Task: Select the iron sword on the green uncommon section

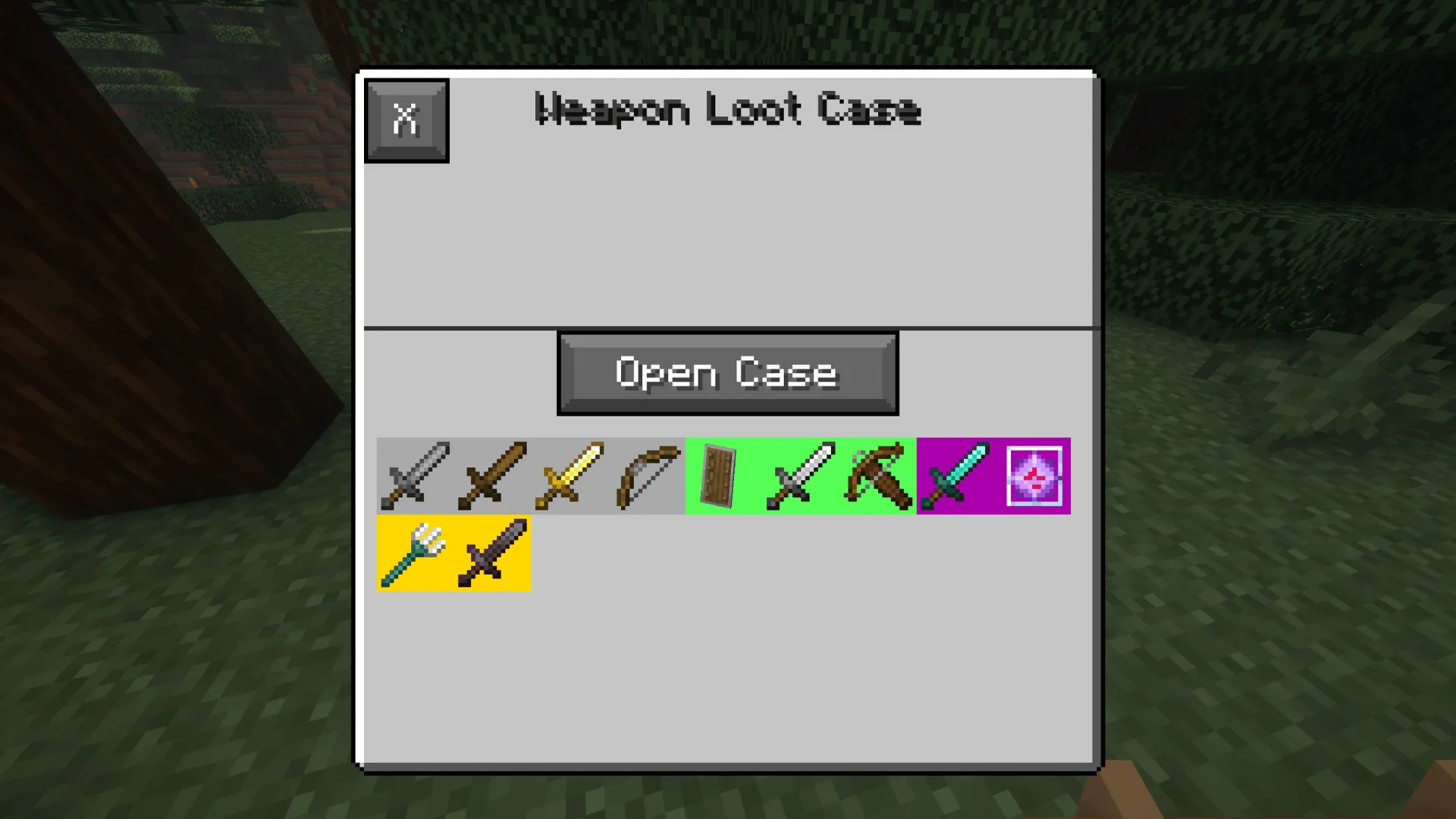Action: pos(799,475)
